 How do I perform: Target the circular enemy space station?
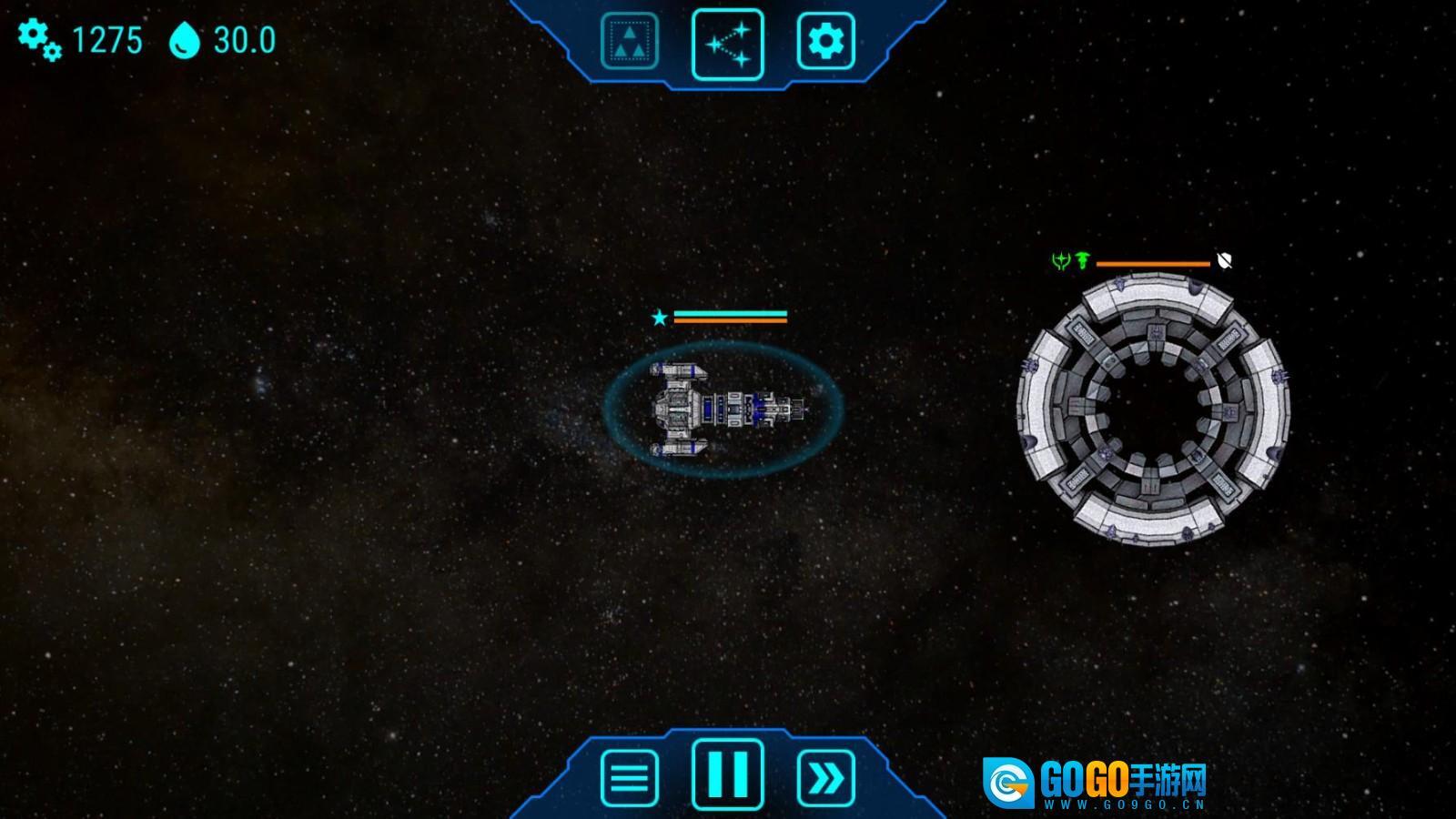(1153, 411)
